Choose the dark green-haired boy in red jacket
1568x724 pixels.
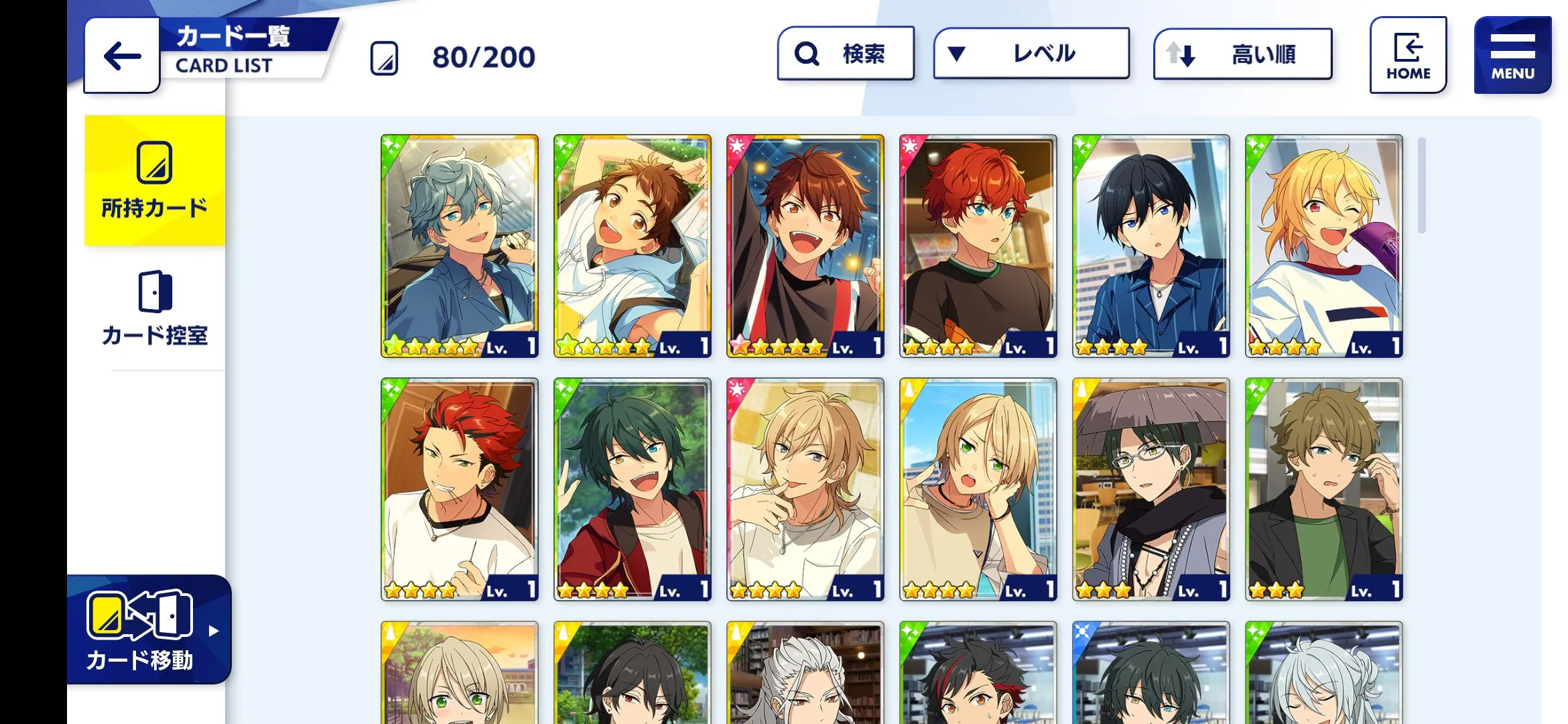coord(633,489)
